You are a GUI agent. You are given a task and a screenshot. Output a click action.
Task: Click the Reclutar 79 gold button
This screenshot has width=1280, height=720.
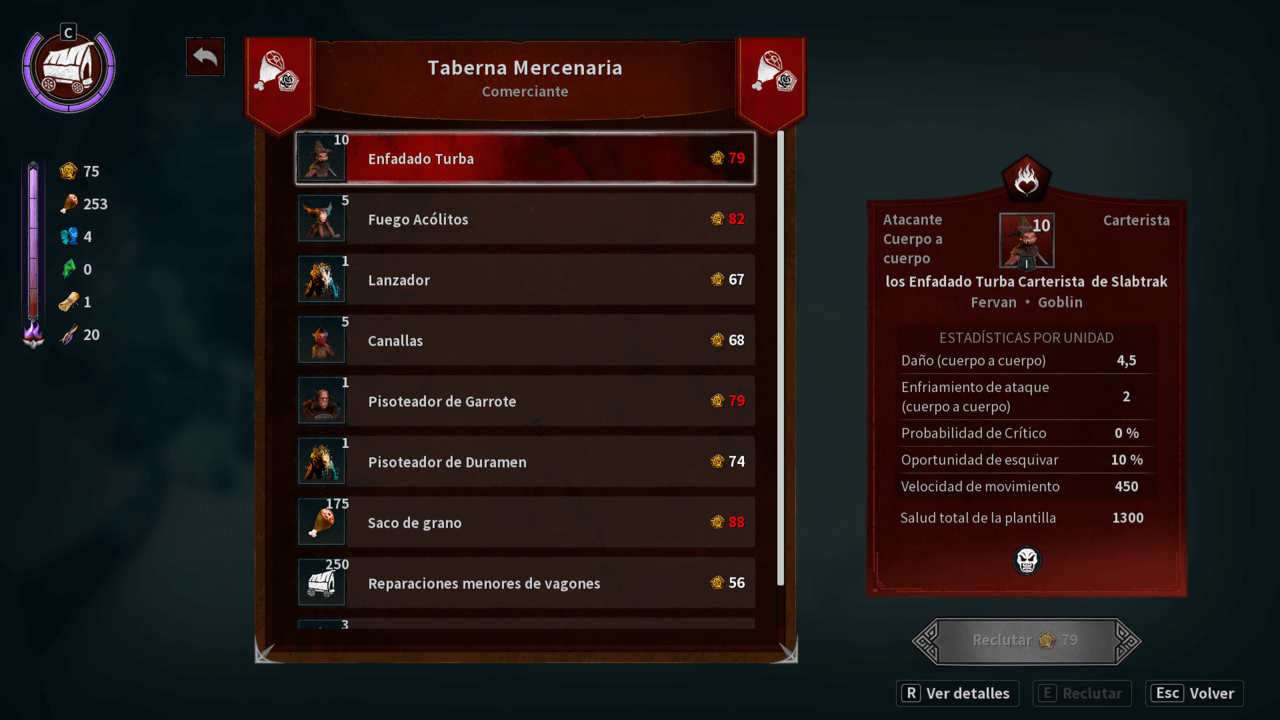click(x=1026, y=640)
